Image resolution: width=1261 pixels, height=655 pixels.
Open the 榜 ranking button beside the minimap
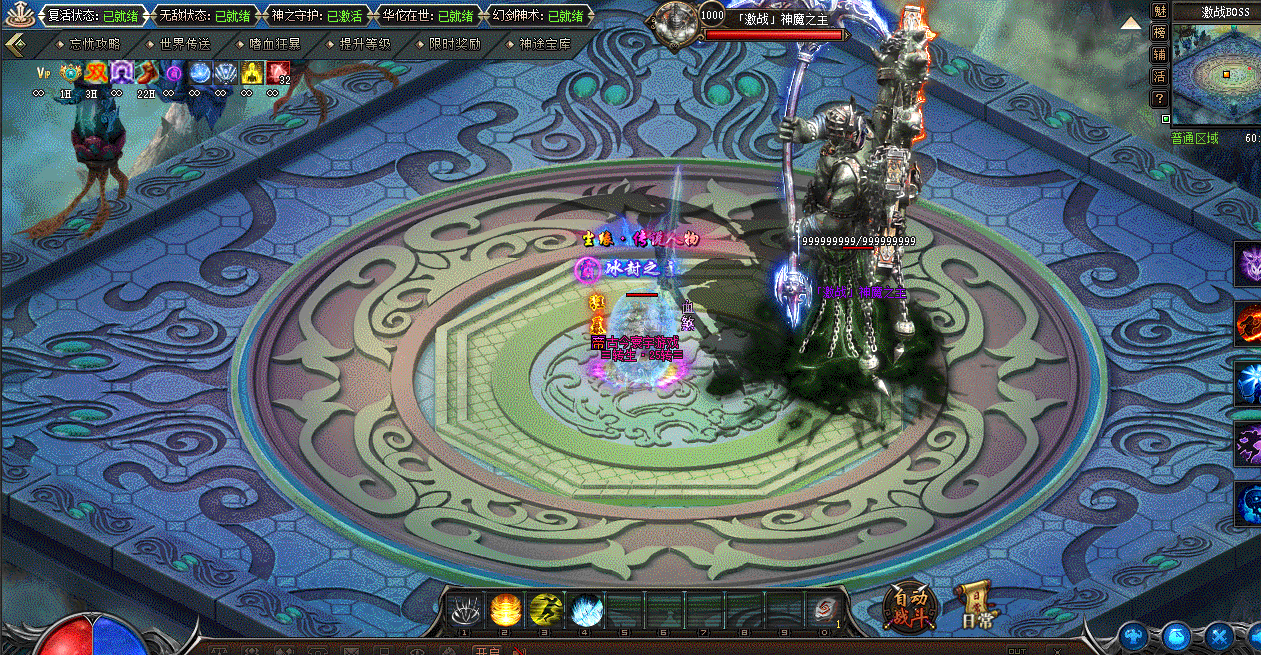pos(1160,32)
